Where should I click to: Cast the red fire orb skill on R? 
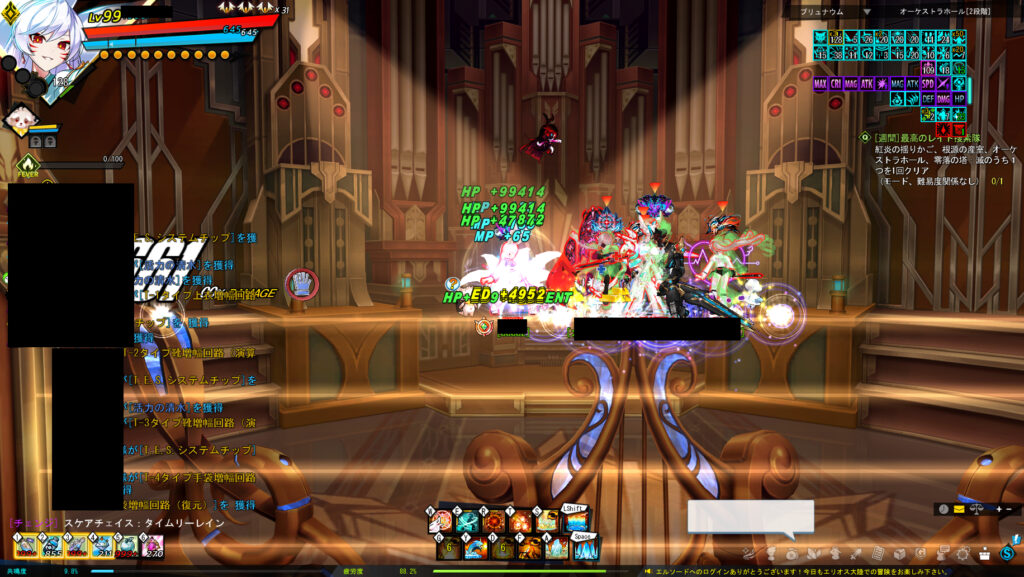(495, 522)
